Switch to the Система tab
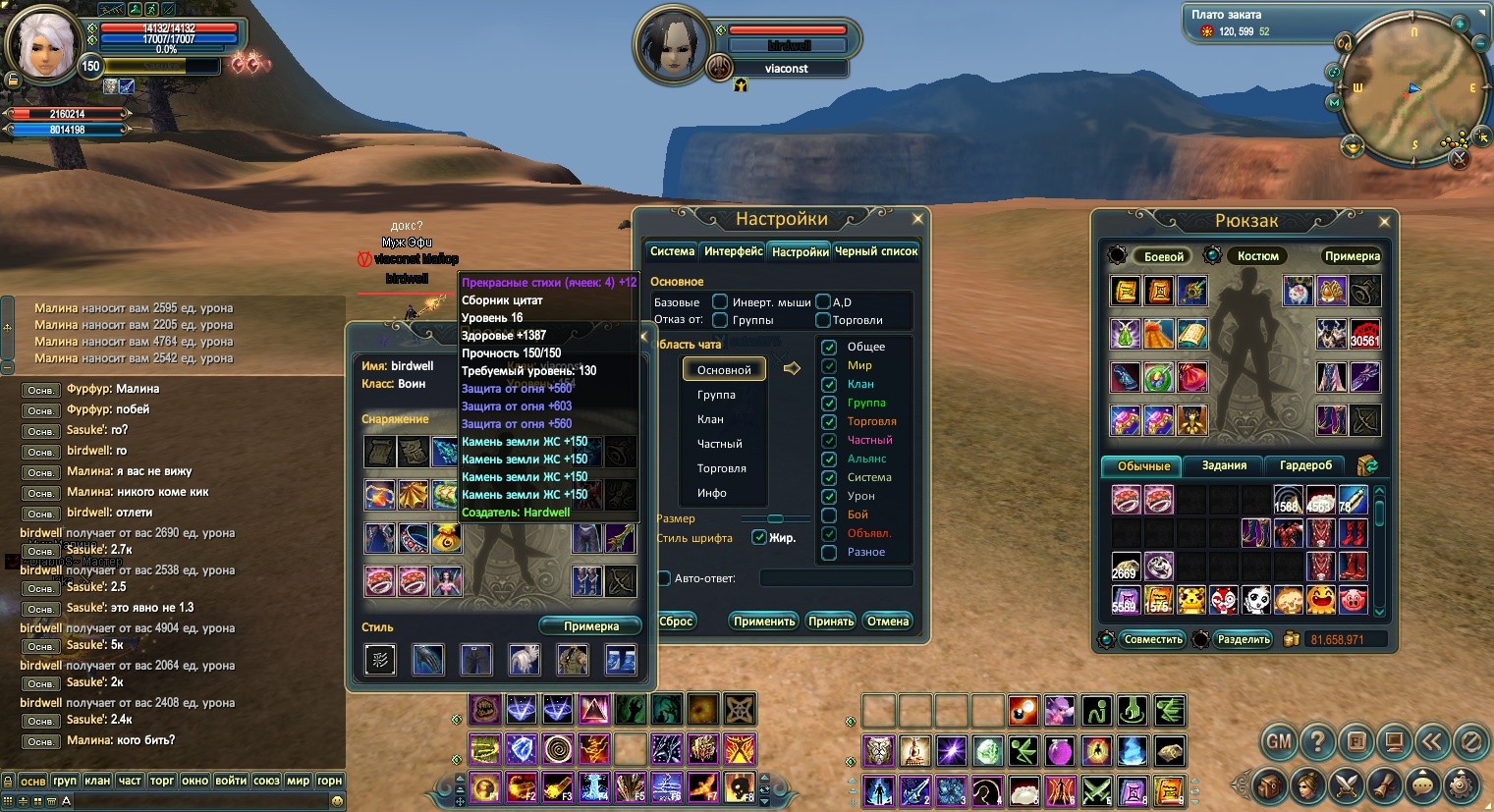This screenshot has height=812, width=1494. [x=672, y=251]
